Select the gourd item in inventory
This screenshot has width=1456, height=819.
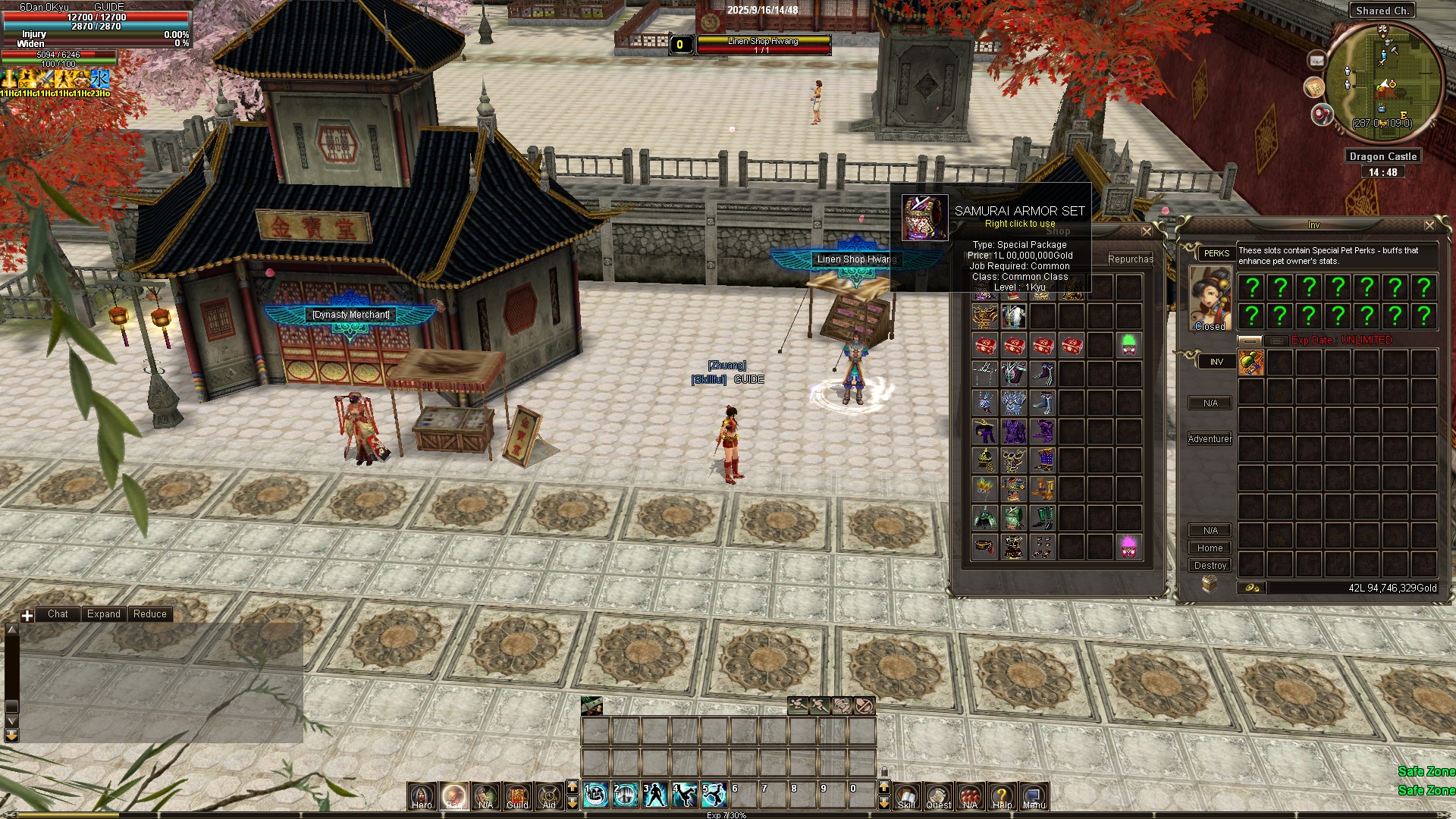point(1251,362)
